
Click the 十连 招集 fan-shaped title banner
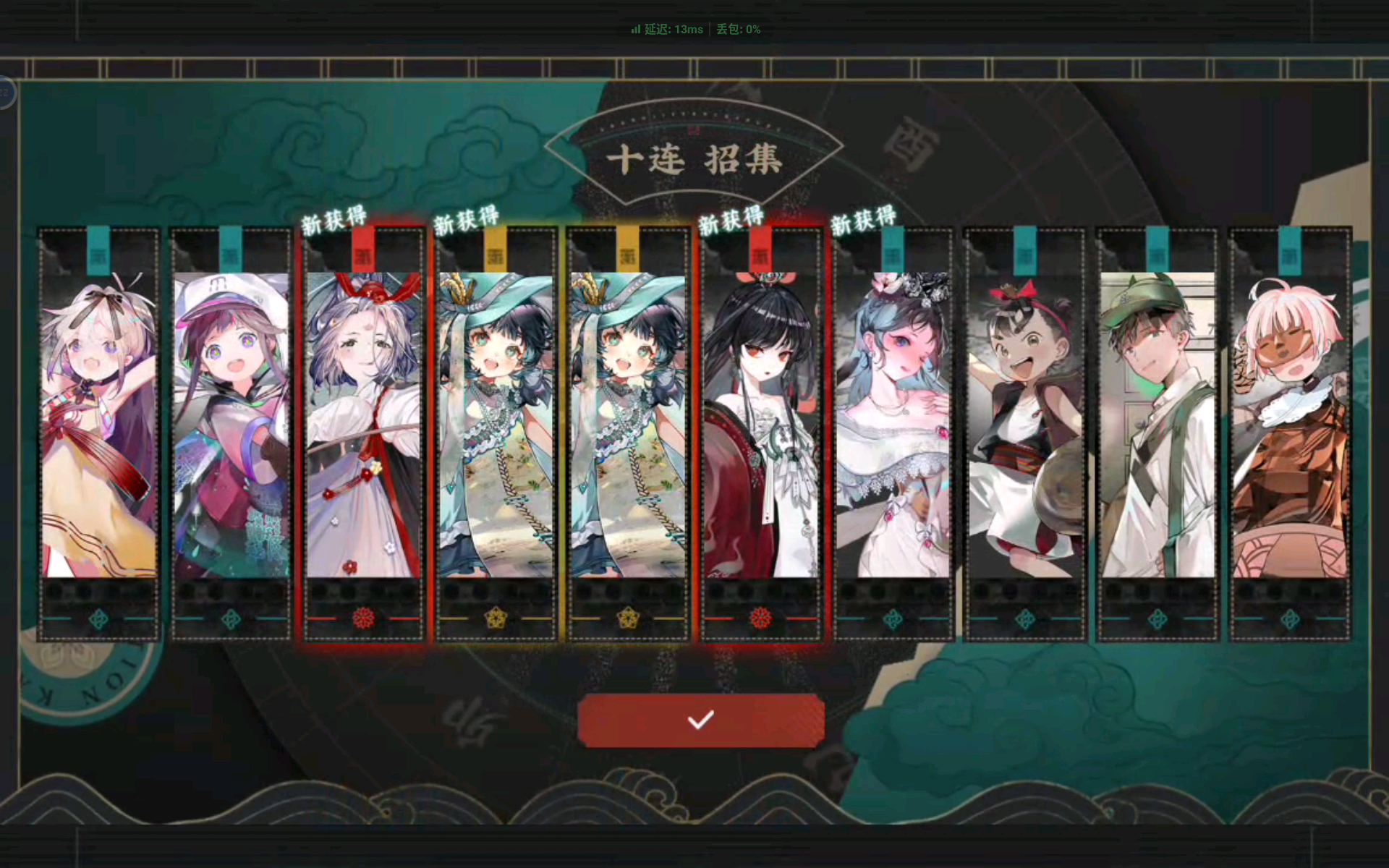[698, 161]
